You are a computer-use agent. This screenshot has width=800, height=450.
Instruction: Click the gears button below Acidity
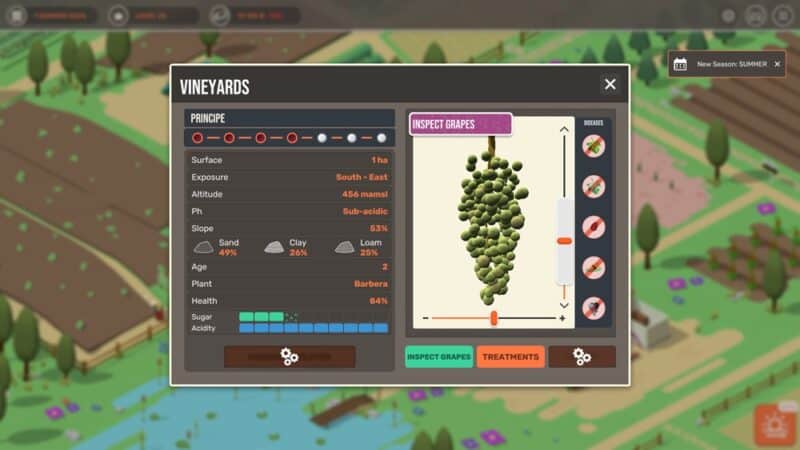(289, 356)
